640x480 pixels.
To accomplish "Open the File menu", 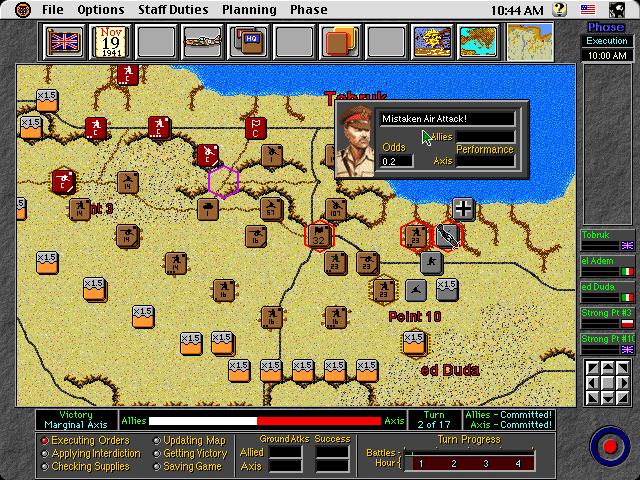I will point(53,10).
